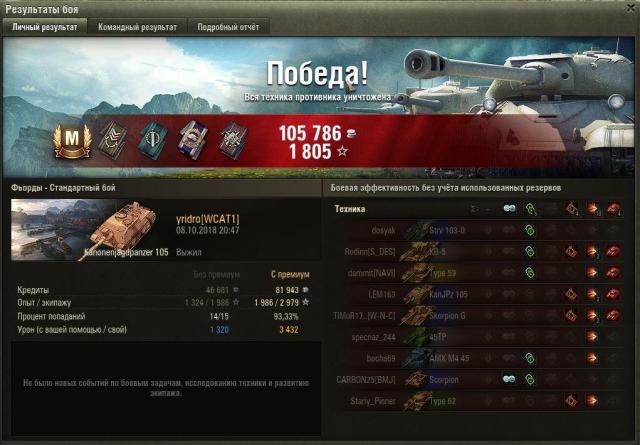This screenshot has width=640, height=445.
Task: Click the player name yridro[WCAT1]
Action: 207,218
